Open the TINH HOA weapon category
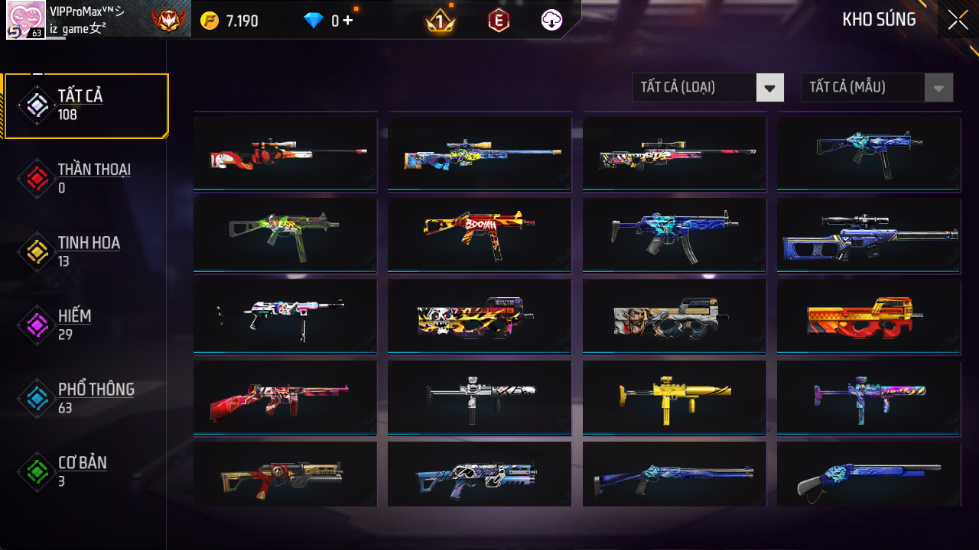979x550 pixels. coord(85,251)
